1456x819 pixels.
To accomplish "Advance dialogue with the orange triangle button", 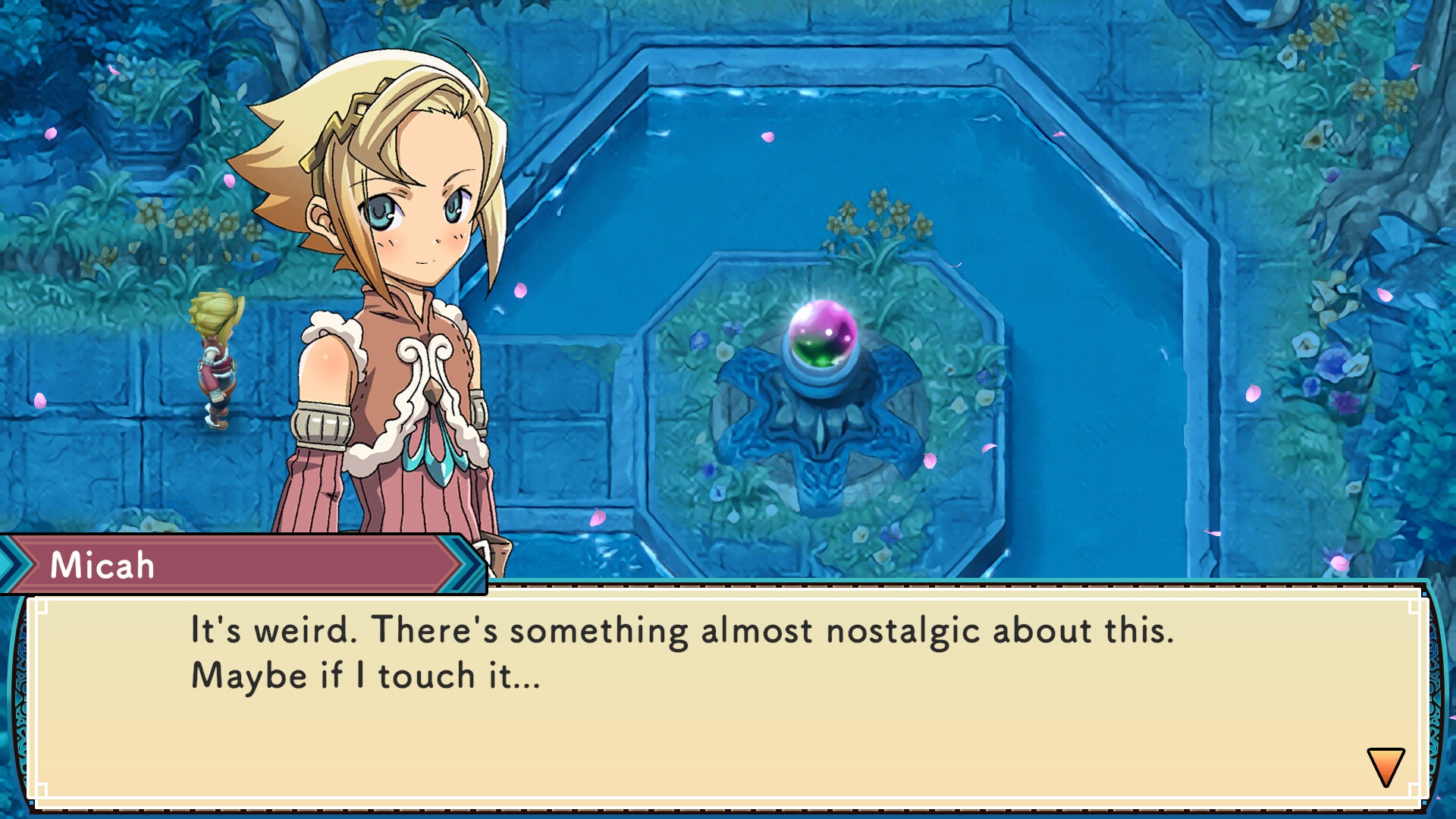I will (x=1388, y=766).
